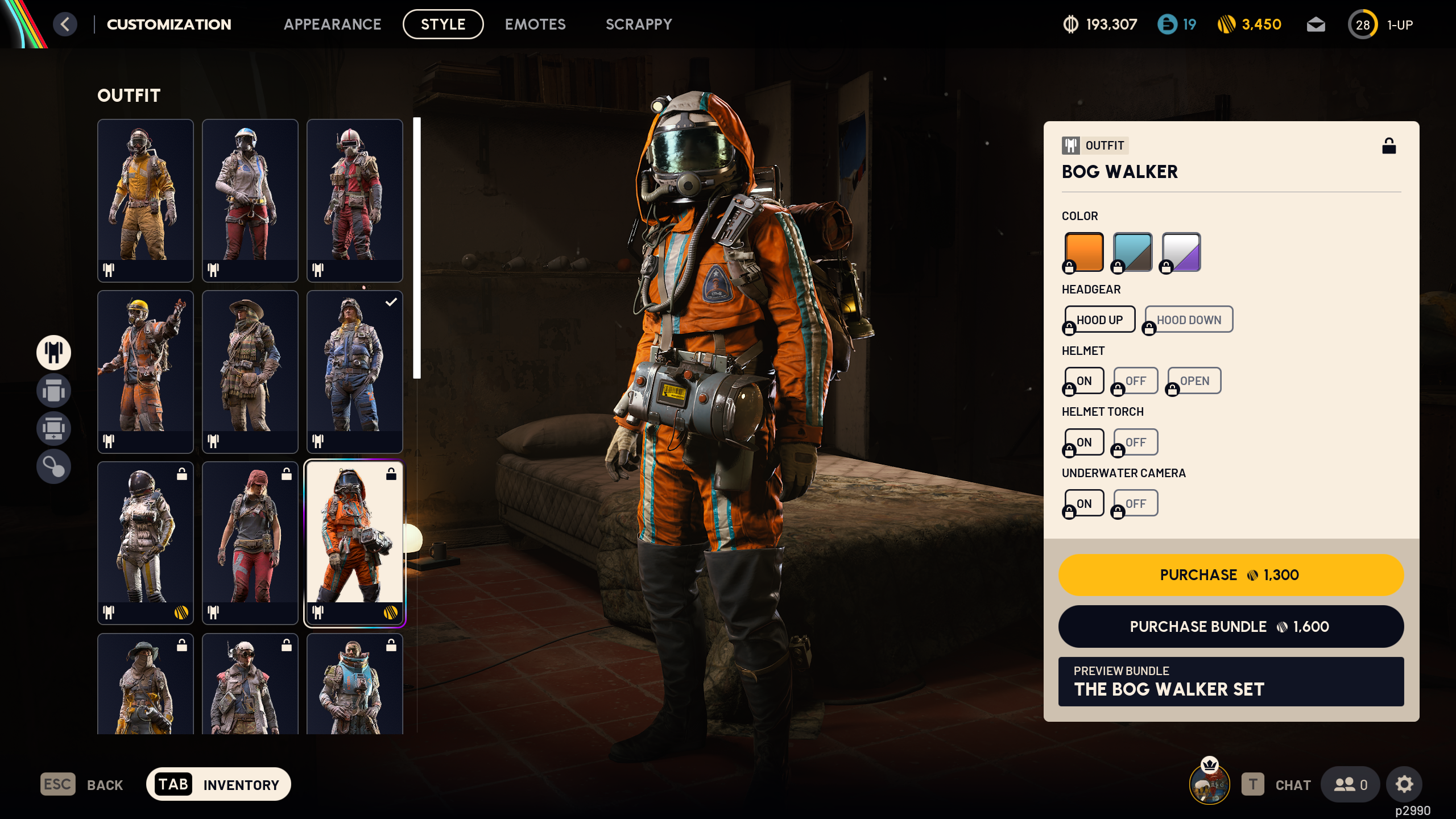The image size is (1456, 819).
Task: Open the settings gear at bottom right
Action: pos(1404,784)
